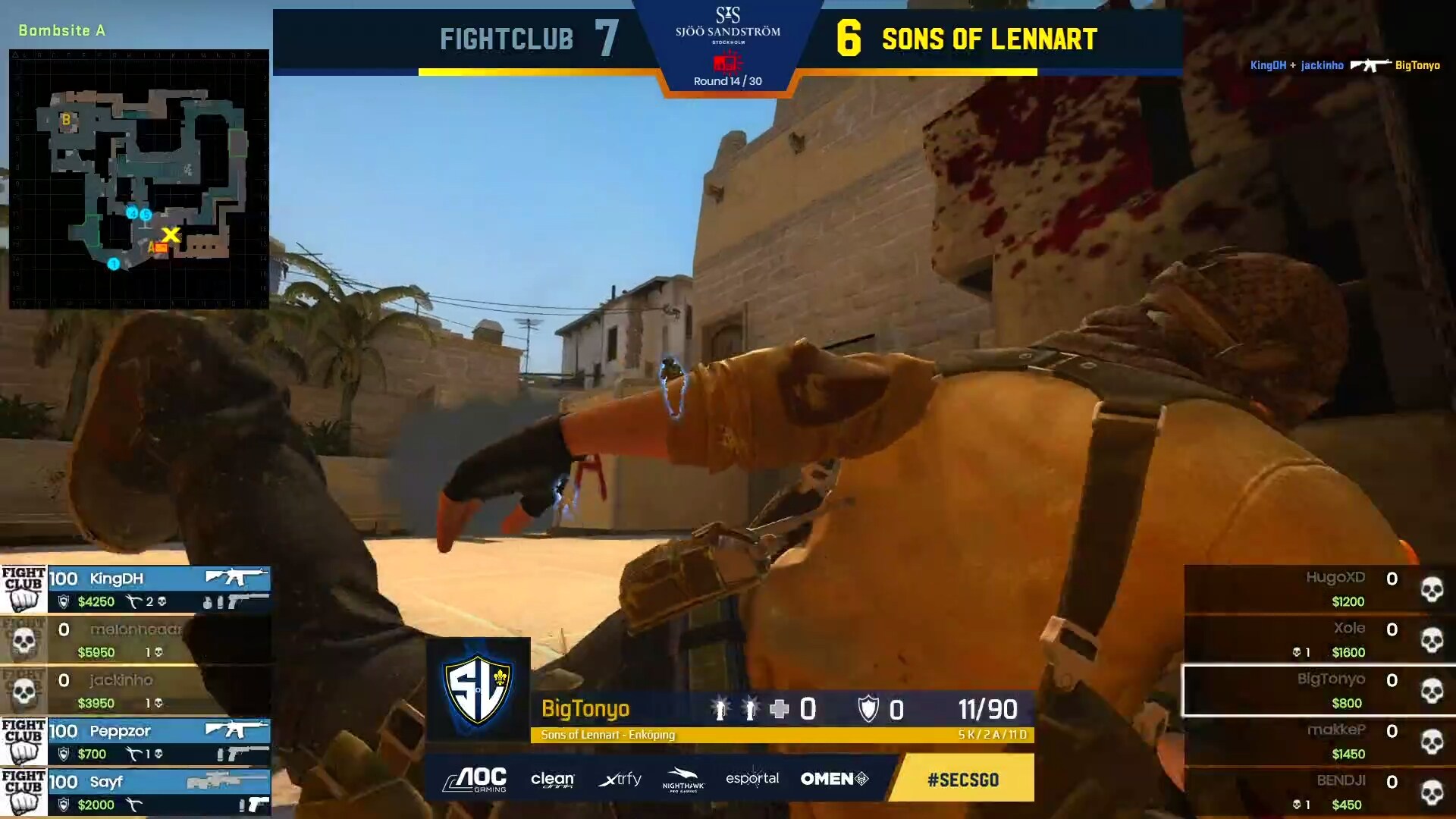Select melonhead's player row
Viewport: 1456px width, 819px height.
point(136,640)
